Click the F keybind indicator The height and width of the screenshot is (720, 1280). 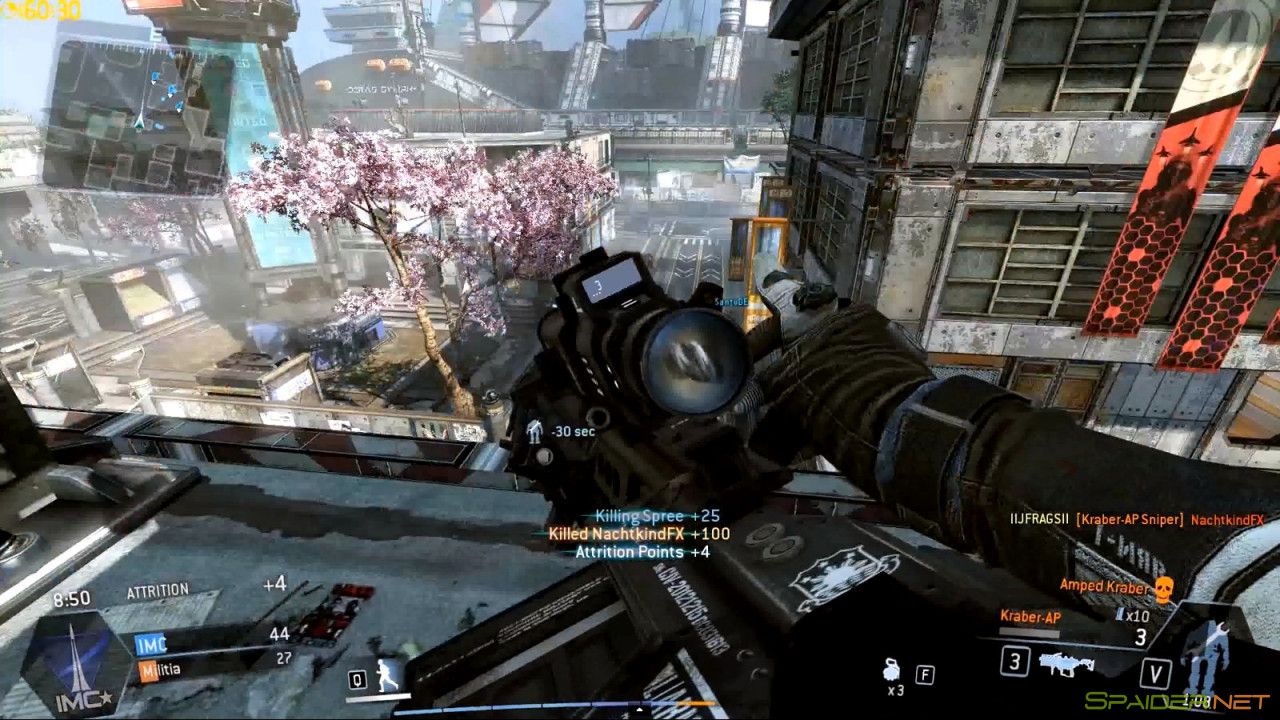925,673
